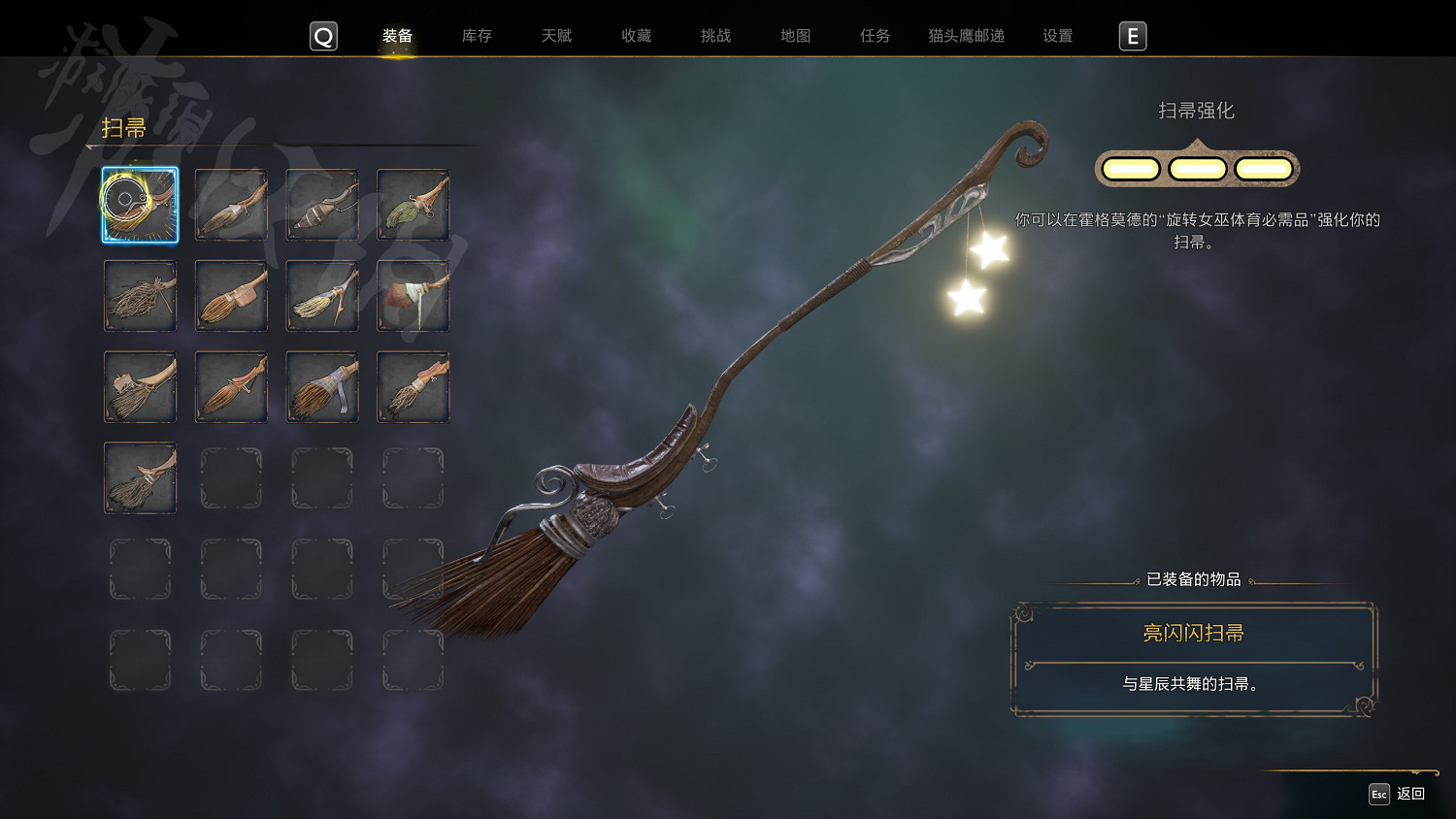This screenshot has height=819, width=1456.
Task: Select the dark broom with silver bindings, second slot
Action: click(x=231, y=205)
